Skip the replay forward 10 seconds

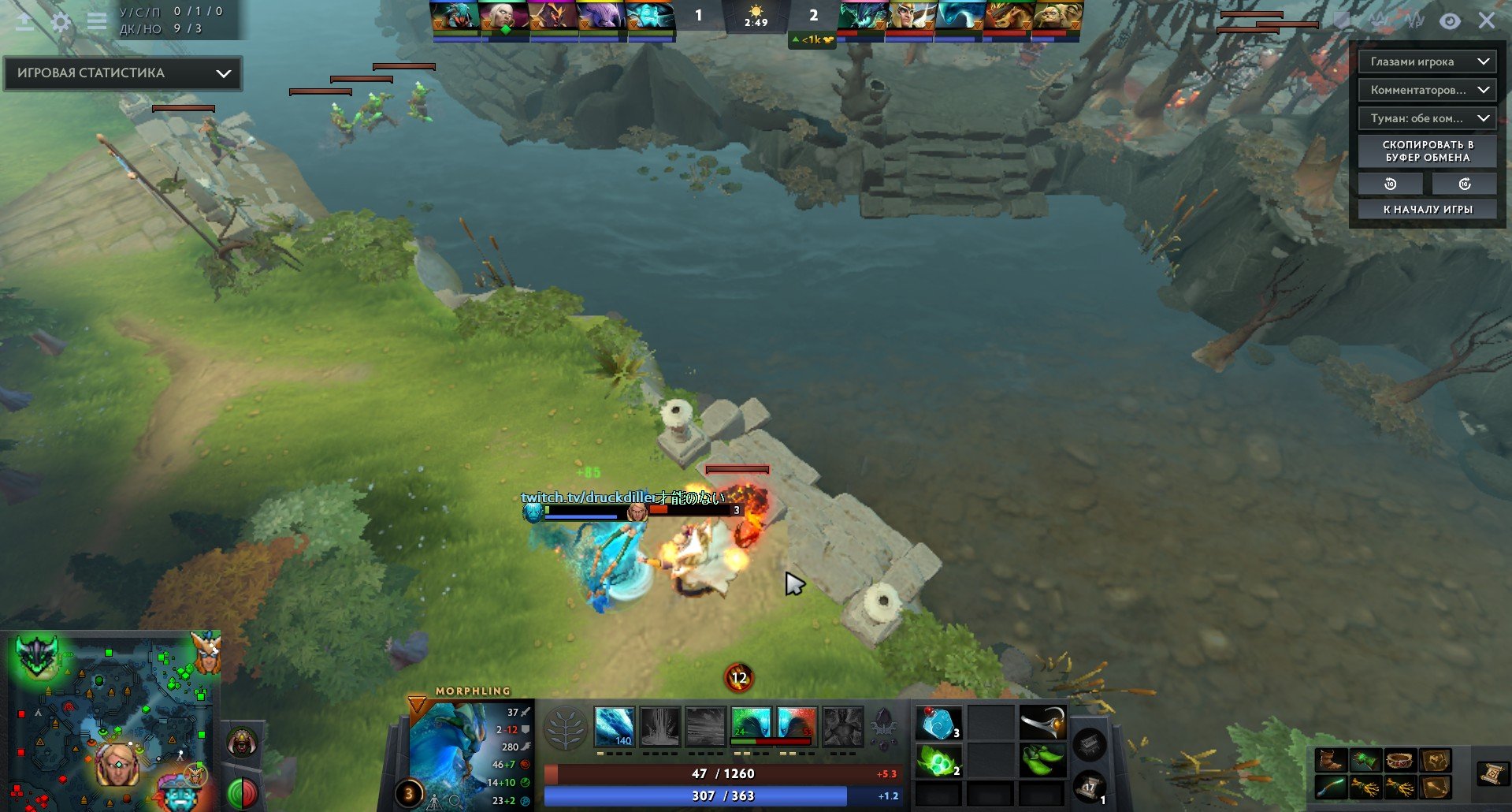[x=1464, y=184]
